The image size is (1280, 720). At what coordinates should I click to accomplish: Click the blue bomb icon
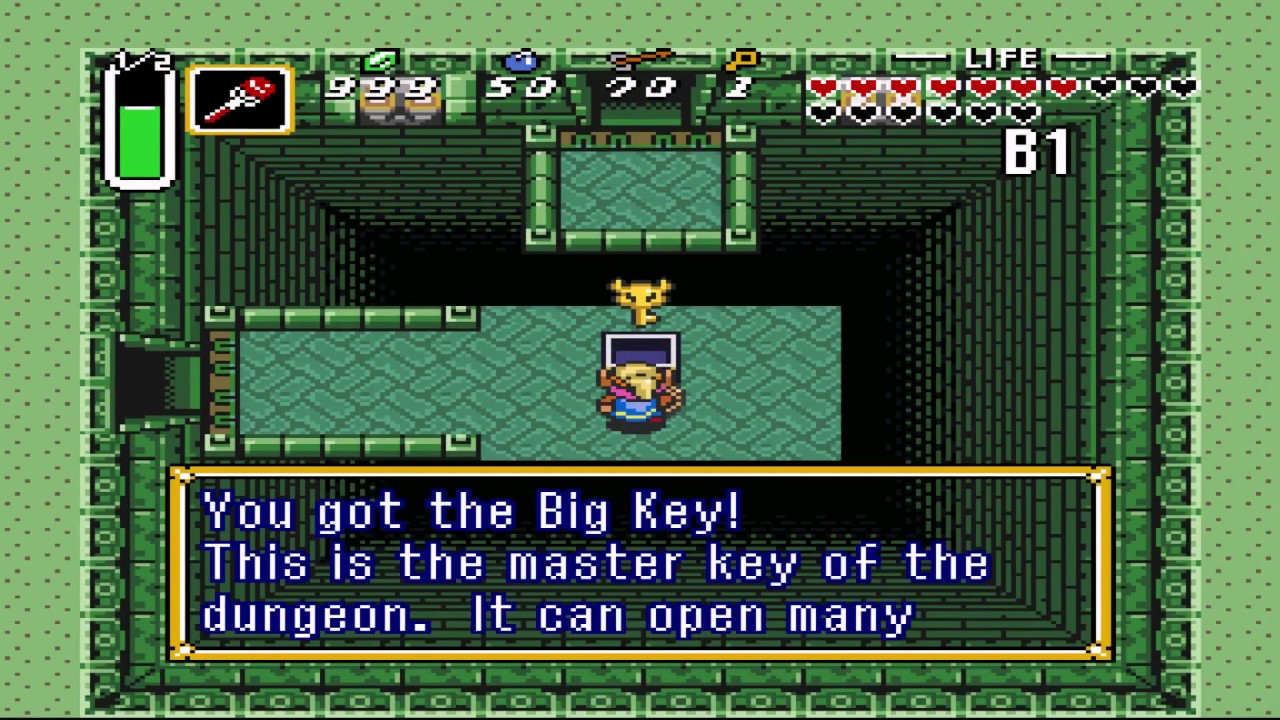[520, 62]
